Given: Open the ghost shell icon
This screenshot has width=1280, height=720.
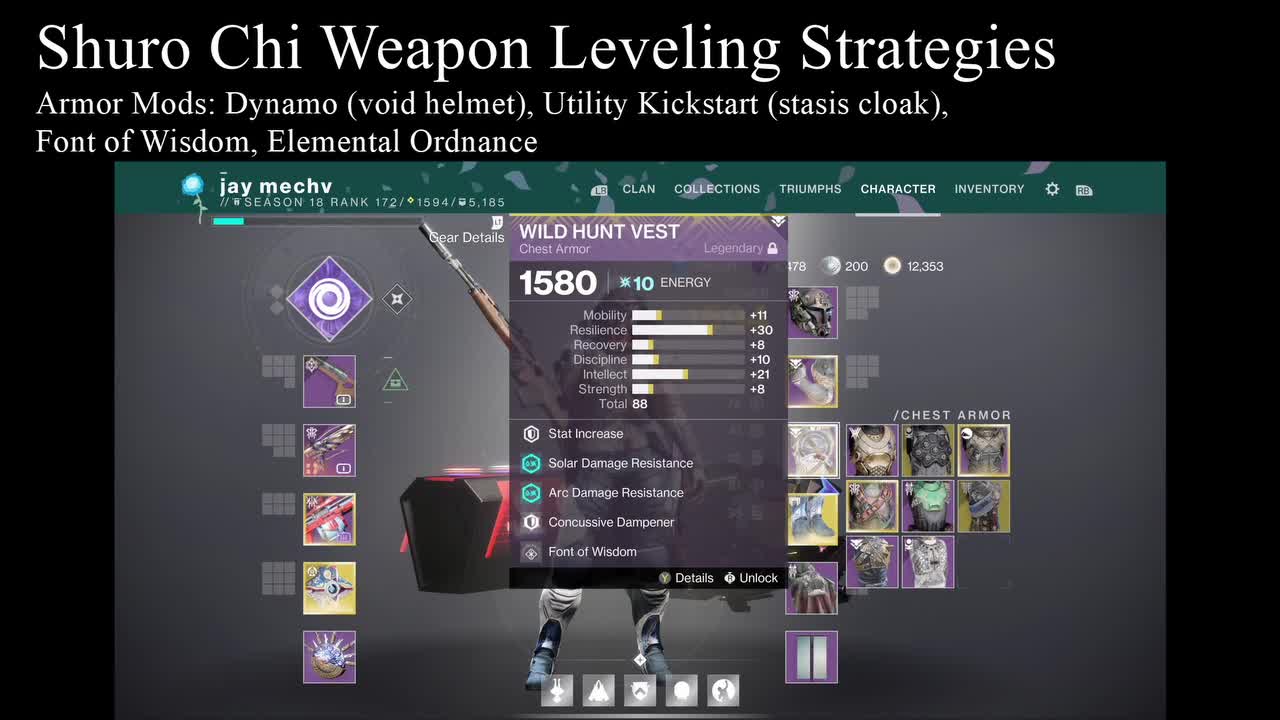Looking at the screenshot, I should 681,690.
